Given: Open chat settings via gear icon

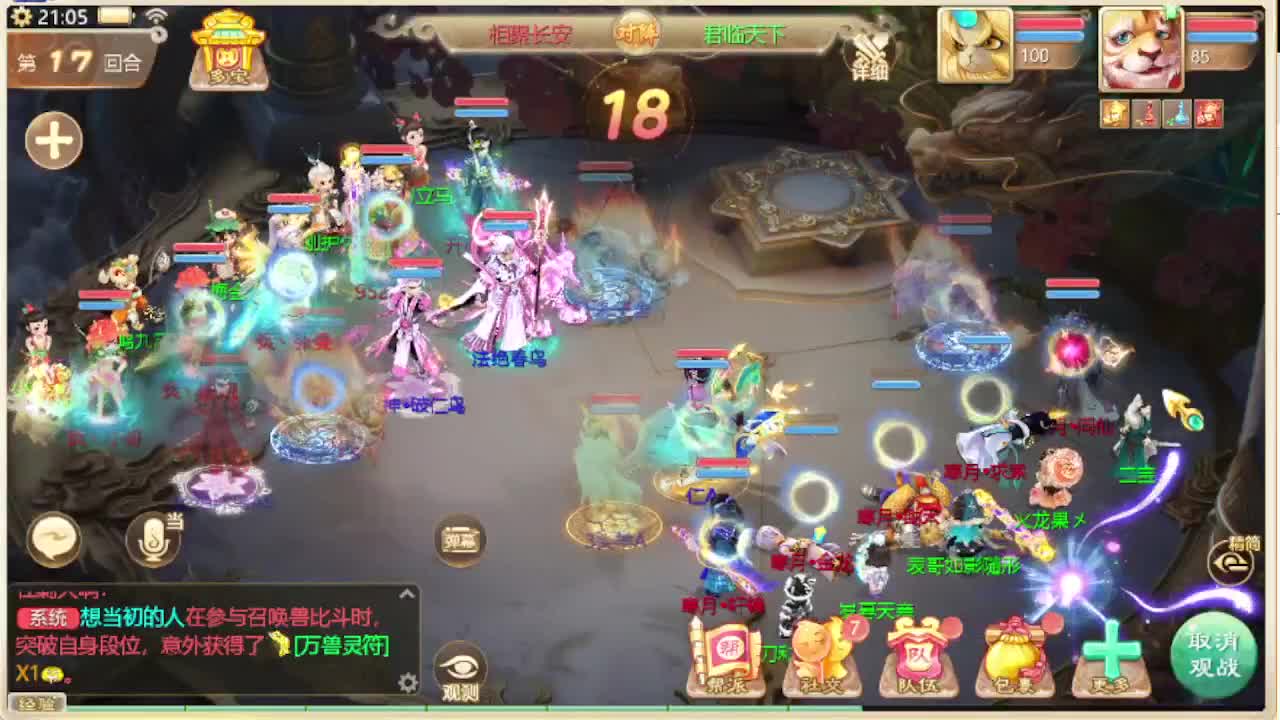Looking at the screenshot, I should click(x=408, y=683).
